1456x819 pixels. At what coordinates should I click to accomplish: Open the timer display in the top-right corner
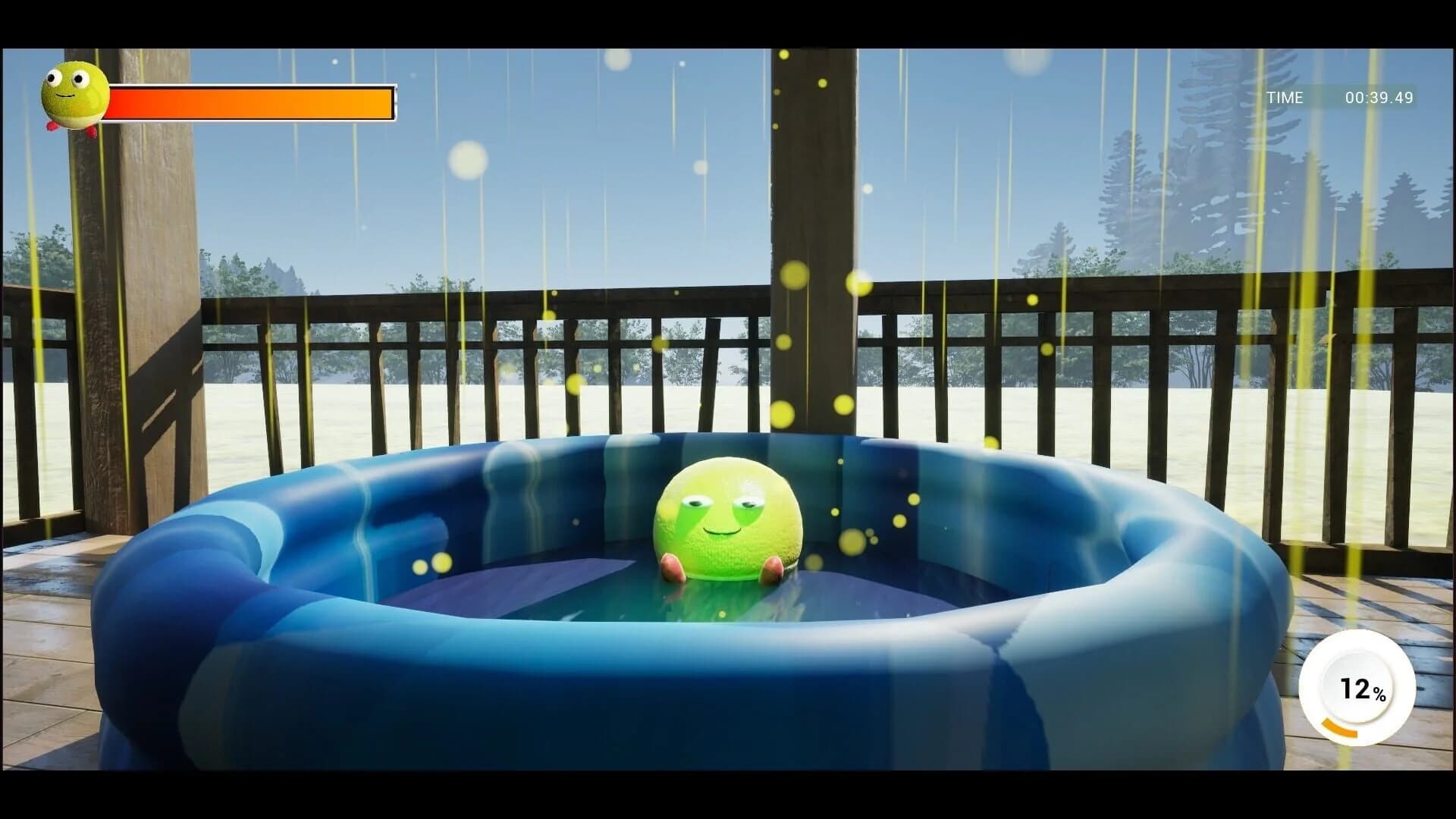[1380, 97]
